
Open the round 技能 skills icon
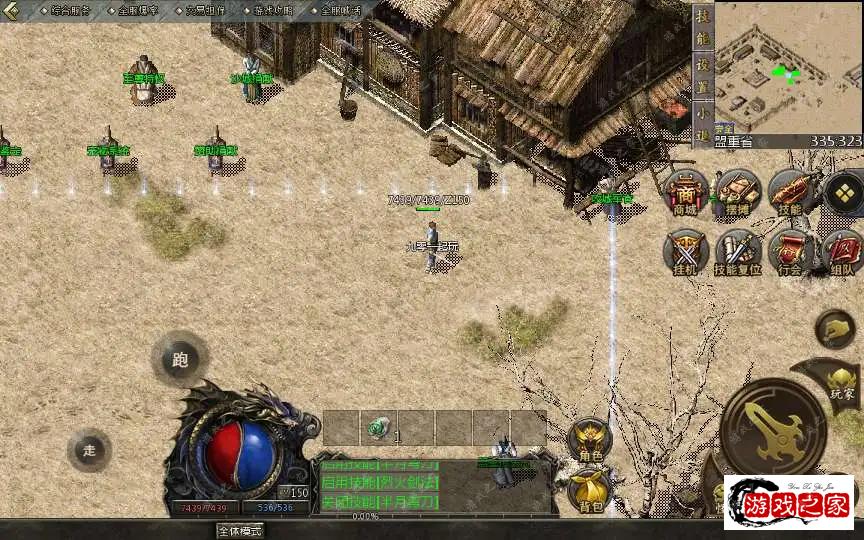(790, 191)
